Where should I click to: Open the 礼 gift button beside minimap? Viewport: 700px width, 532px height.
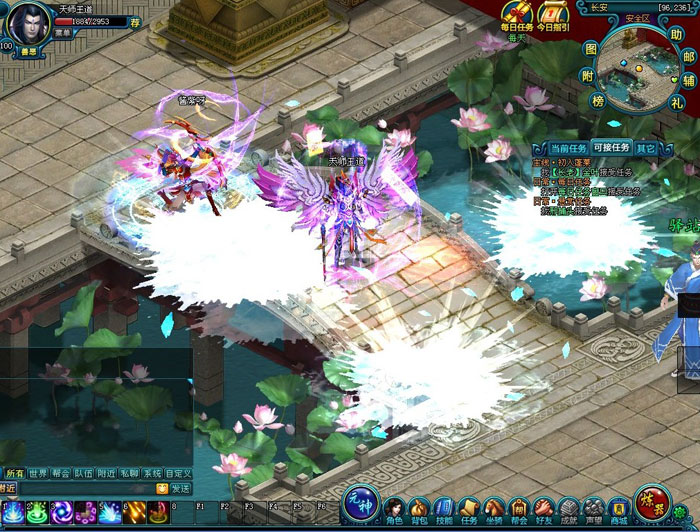(x=677, y=102)
